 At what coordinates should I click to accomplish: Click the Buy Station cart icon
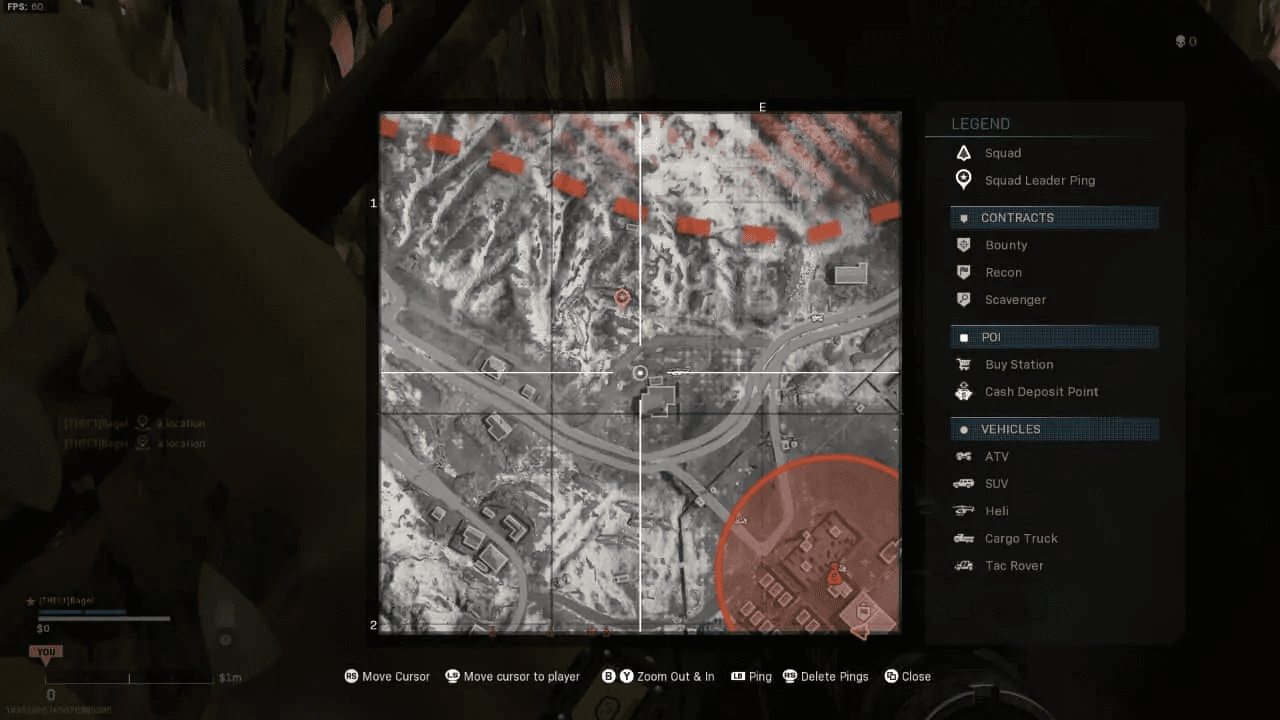[963, 364]
